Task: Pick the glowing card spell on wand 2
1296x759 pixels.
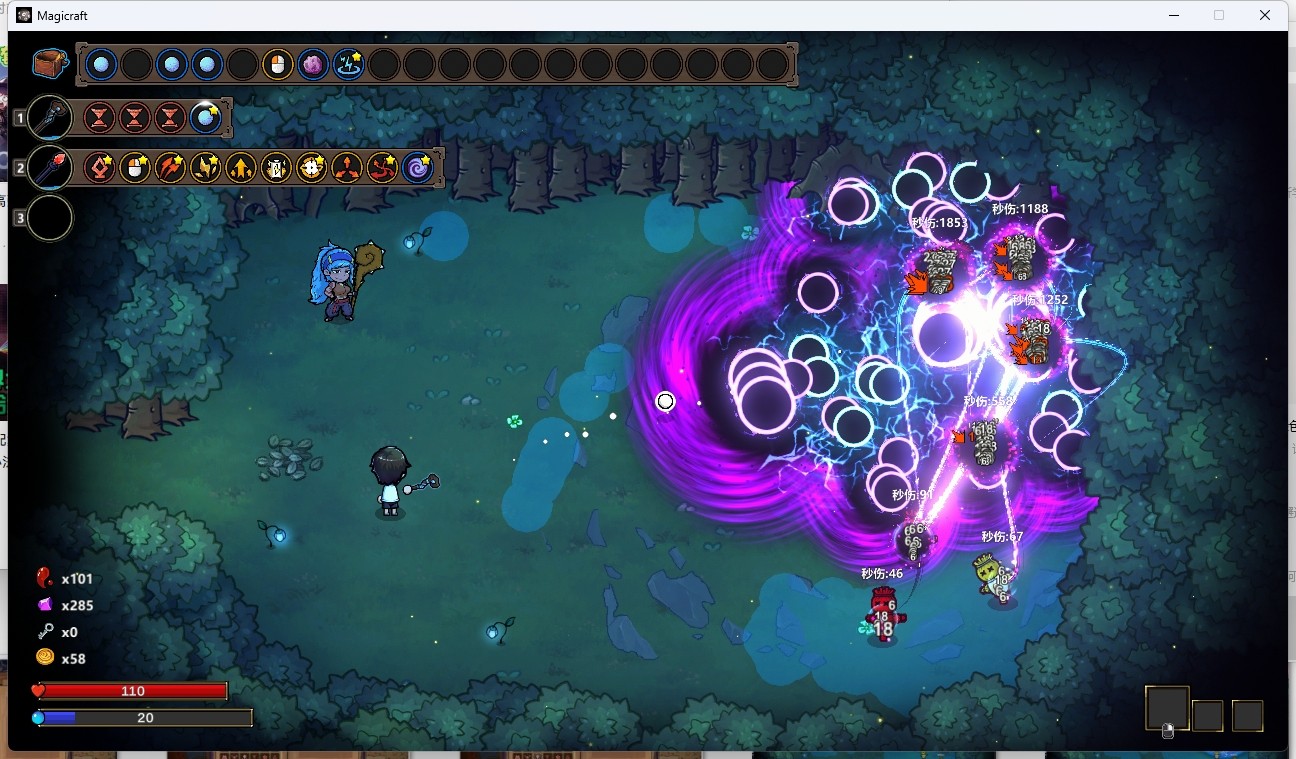Action: (x=276, y=167)
